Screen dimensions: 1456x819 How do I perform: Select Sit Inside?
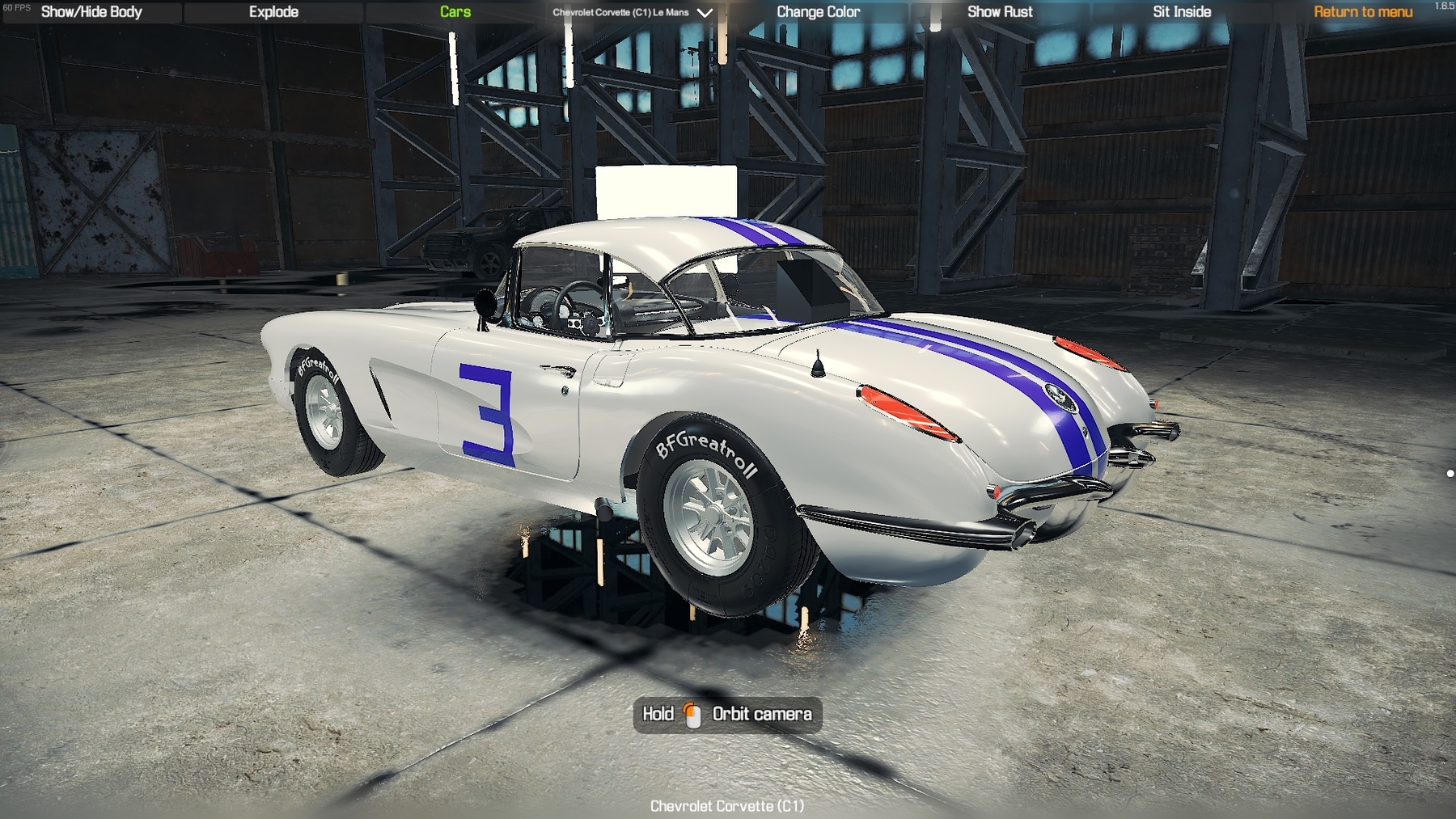pyautogui.click(x=1182, y=12)
